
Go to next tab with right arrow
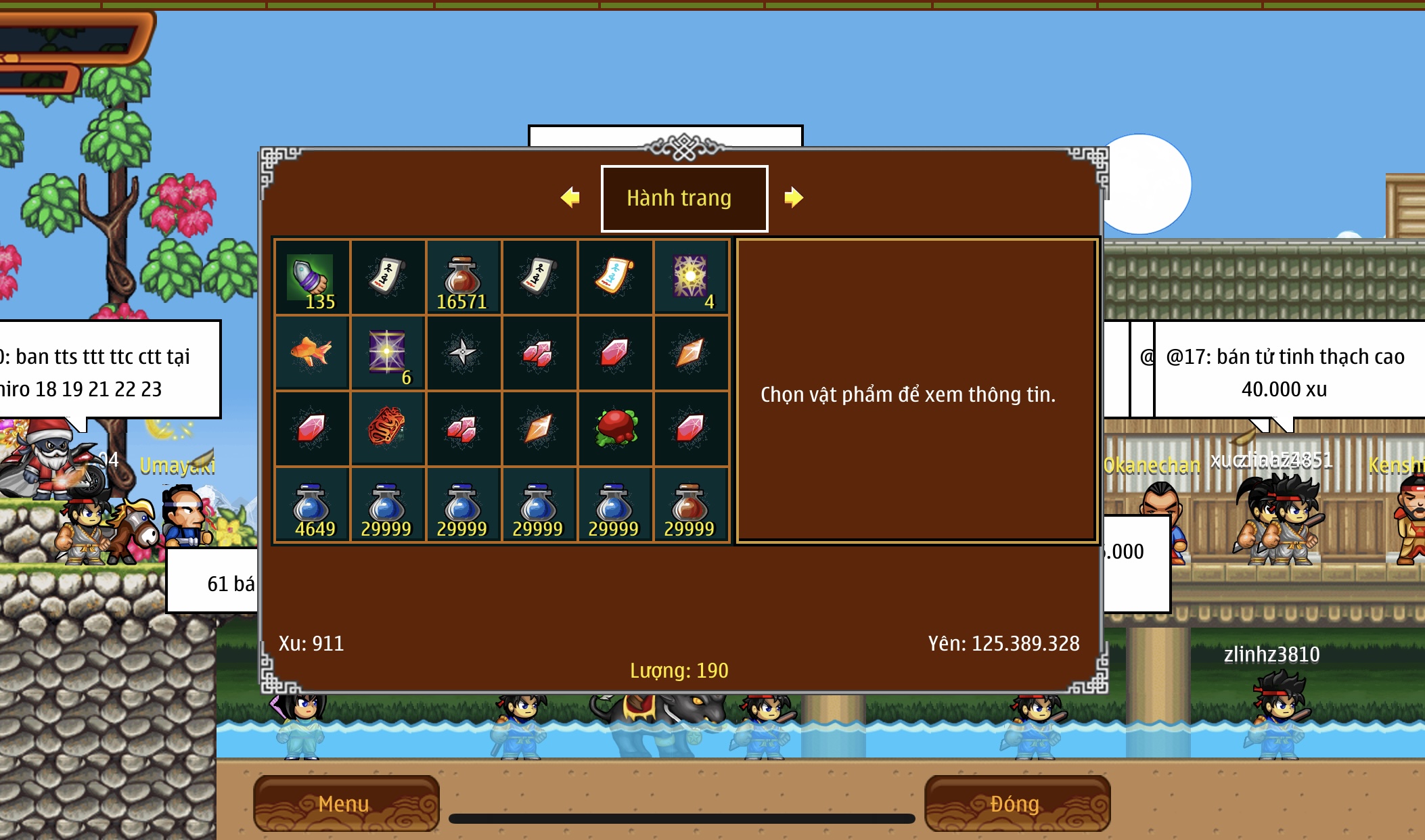(x=793, y=197)
